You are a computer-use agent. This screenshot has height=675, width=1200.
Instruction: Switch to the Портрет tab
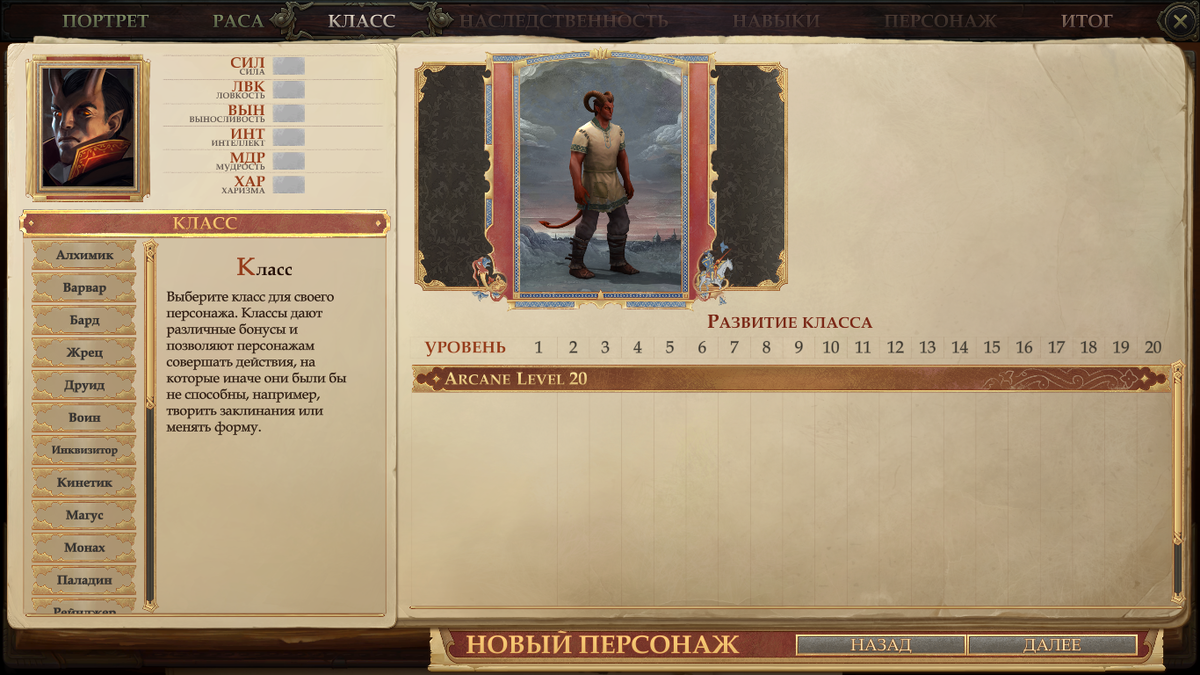point(105,20)
